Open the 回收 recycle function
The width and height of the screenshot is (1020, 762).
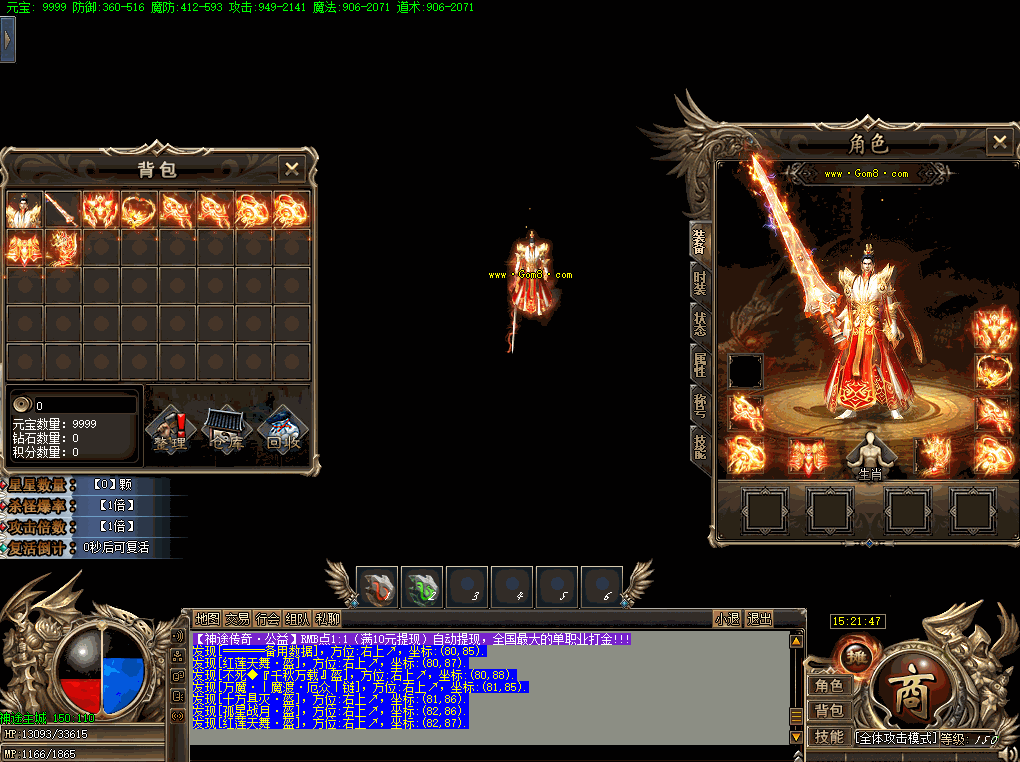click(283, 430)
